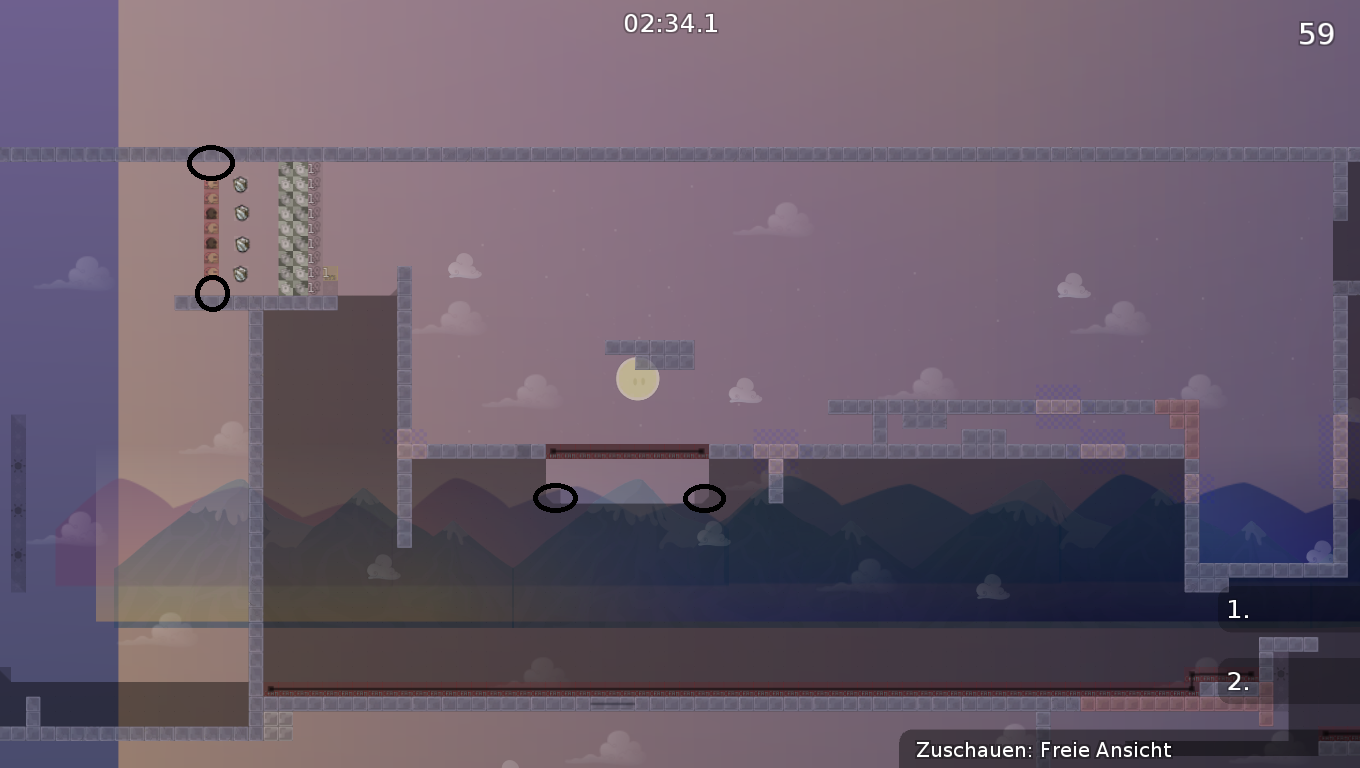Select the topmost heart pickup
The image size is (1360, 768).
tap(211, 184)
